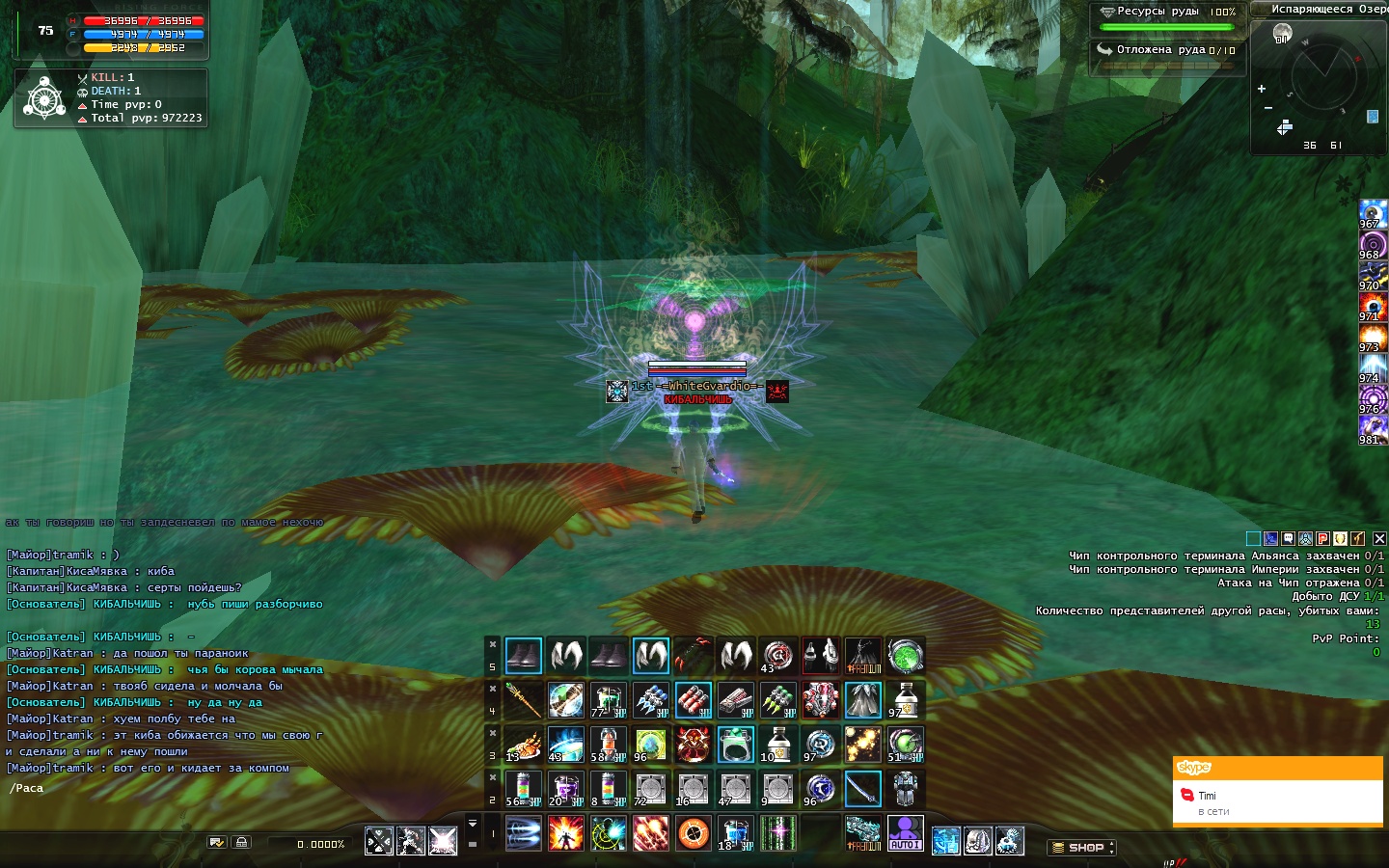Select the red demon mask skill icon
Screen dimensions: 1389x868
[693, 745]
